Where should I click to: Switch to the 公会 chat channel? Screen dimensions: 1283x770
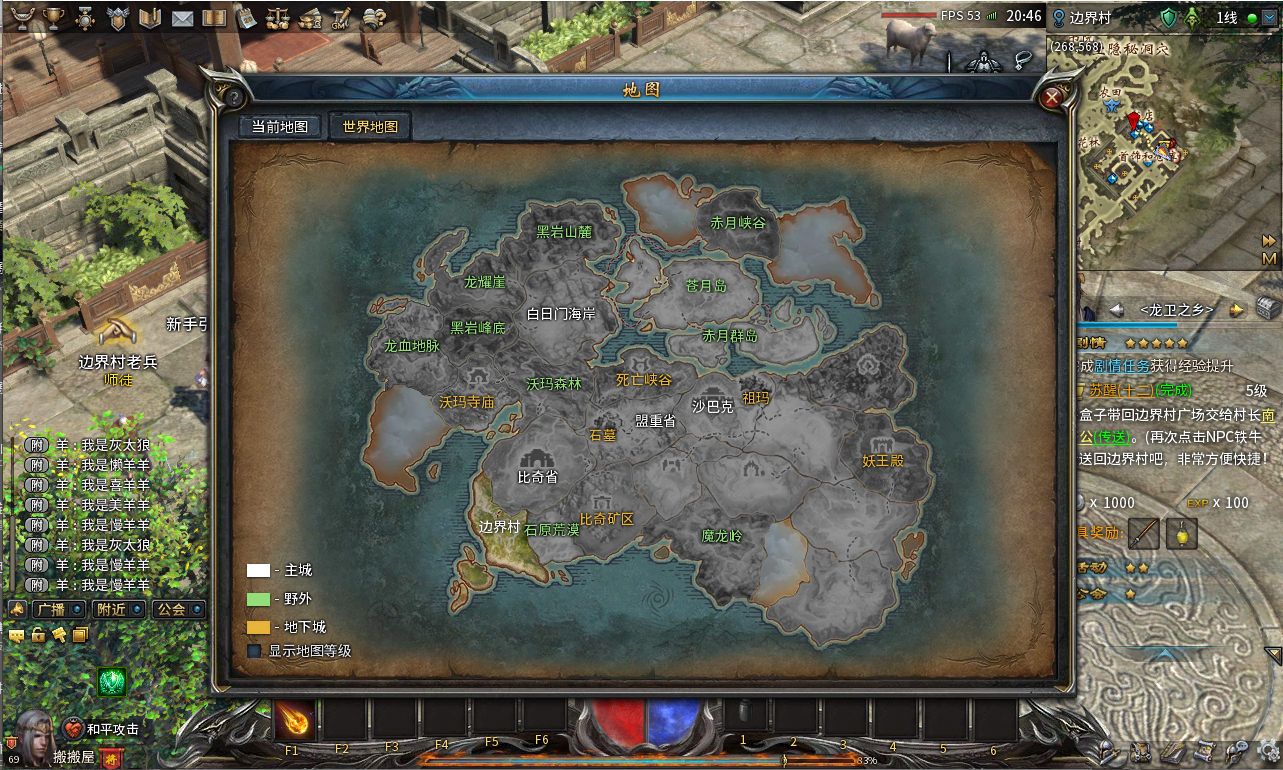171,609
